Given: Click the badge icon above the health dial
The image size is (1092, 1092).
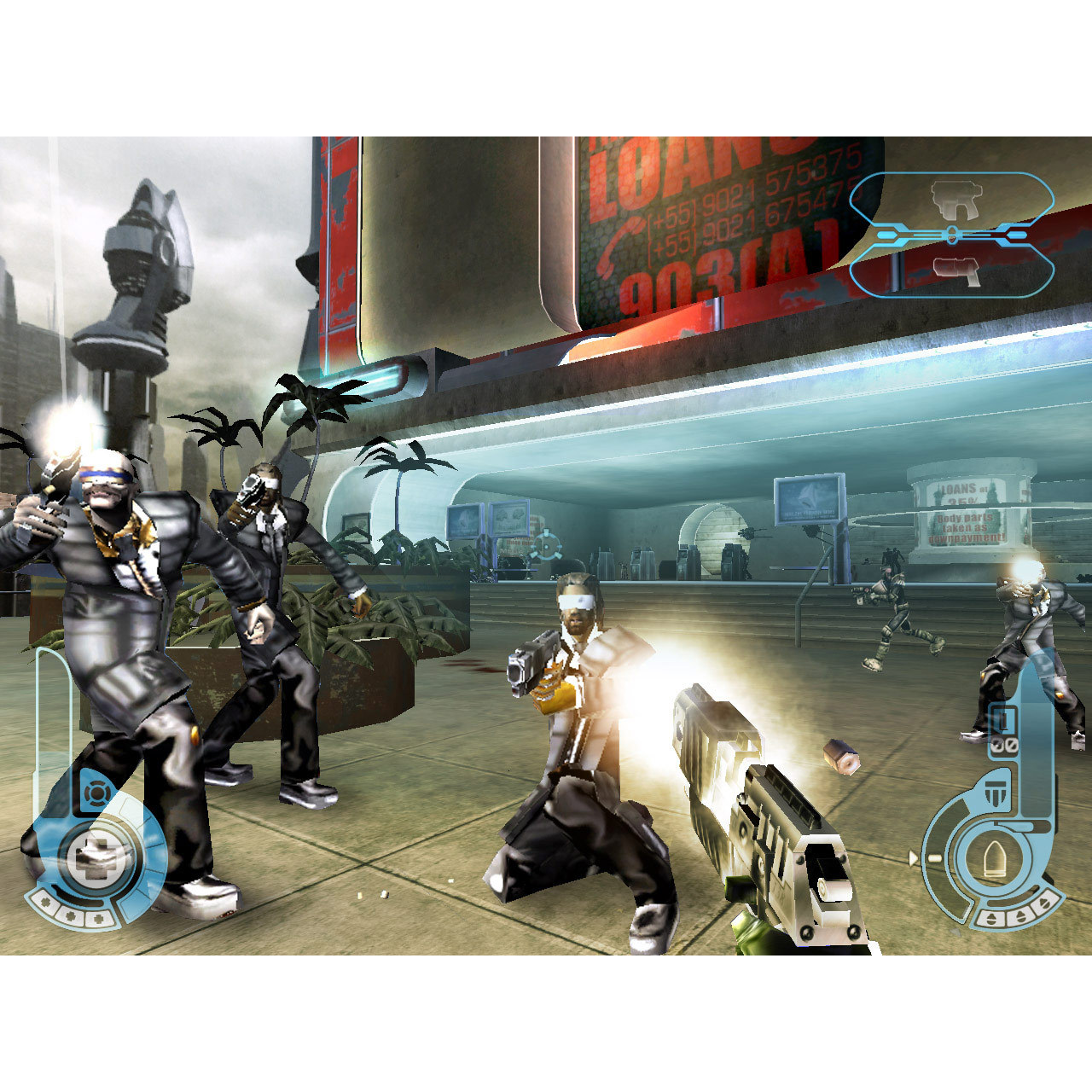Looking at the screenshot, I should coord(96,793).
